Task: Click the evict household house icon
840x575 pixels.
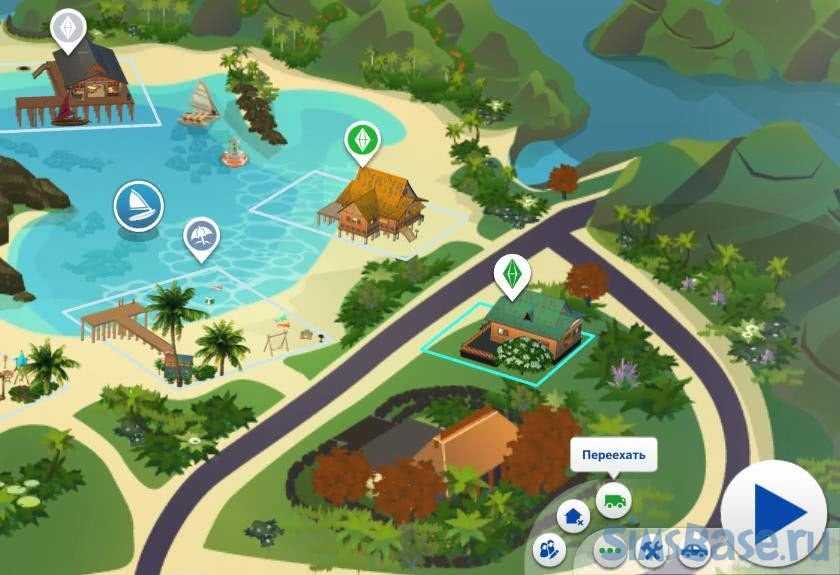Action: click(574, 516)
